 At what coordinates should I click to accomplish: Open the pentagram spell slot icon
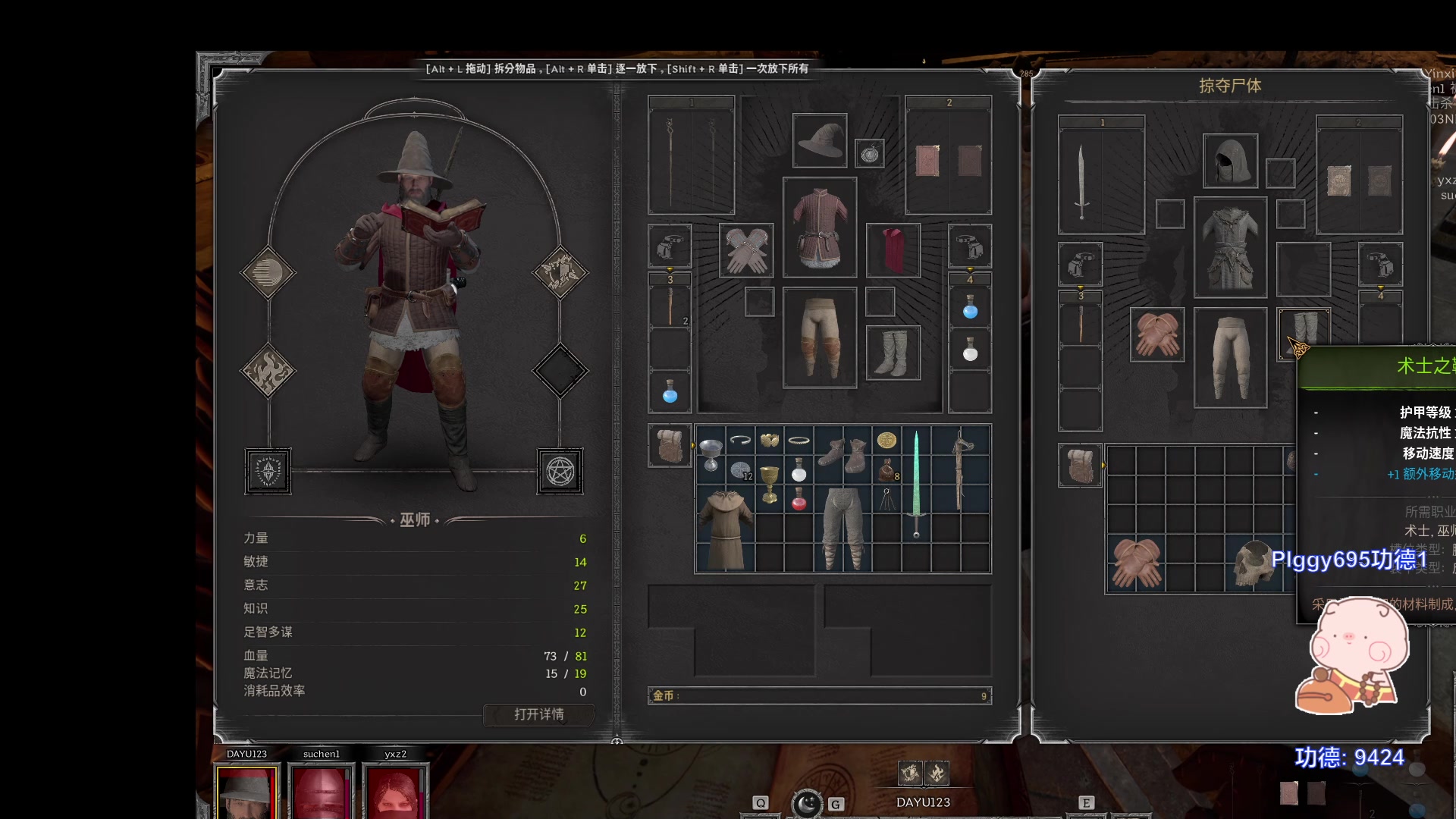tap(560, 472)
